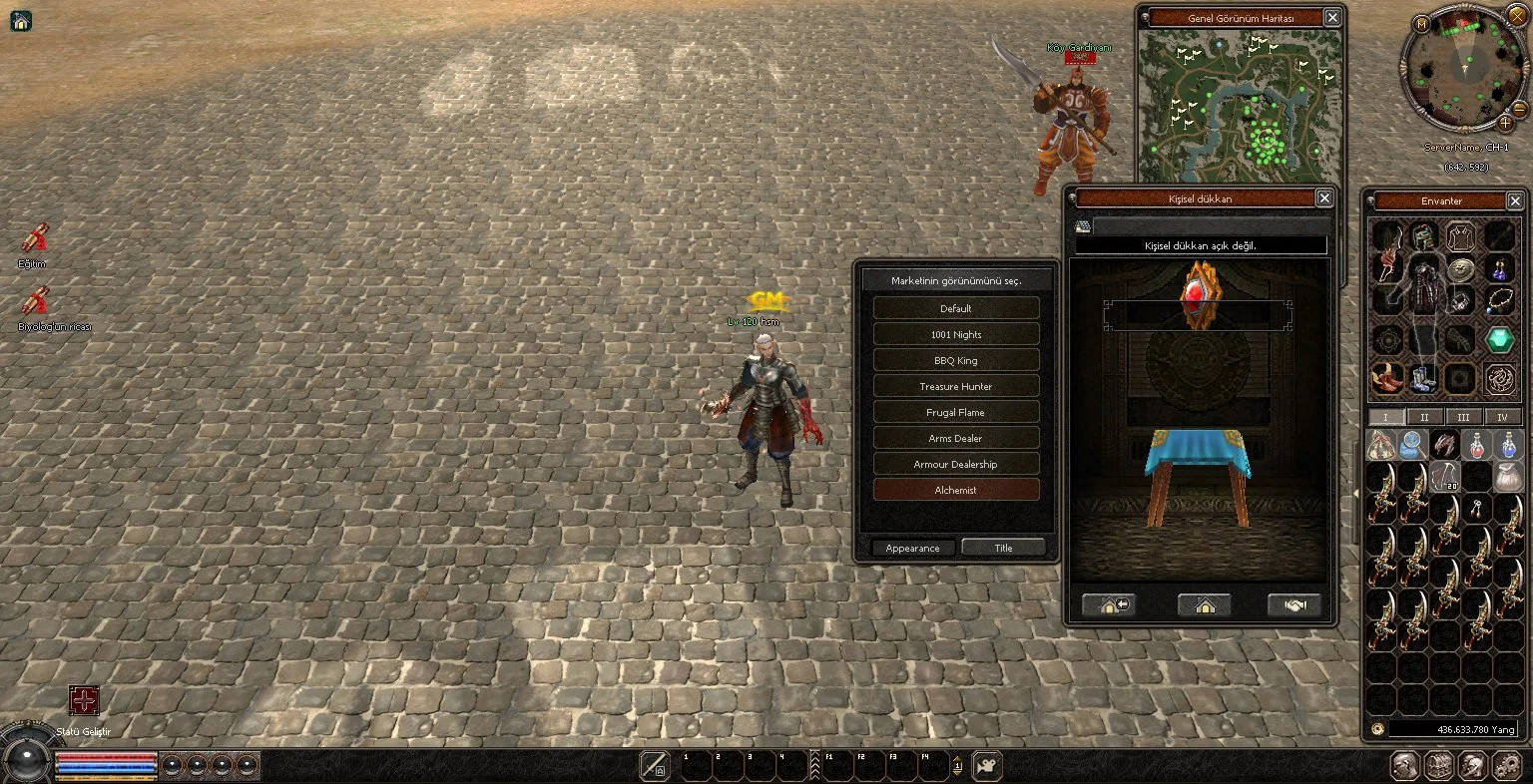The width and height of the screenshot is (1533, 784).
Task: Zoom in the minimap with plus button
Action: pos(1505,123)
